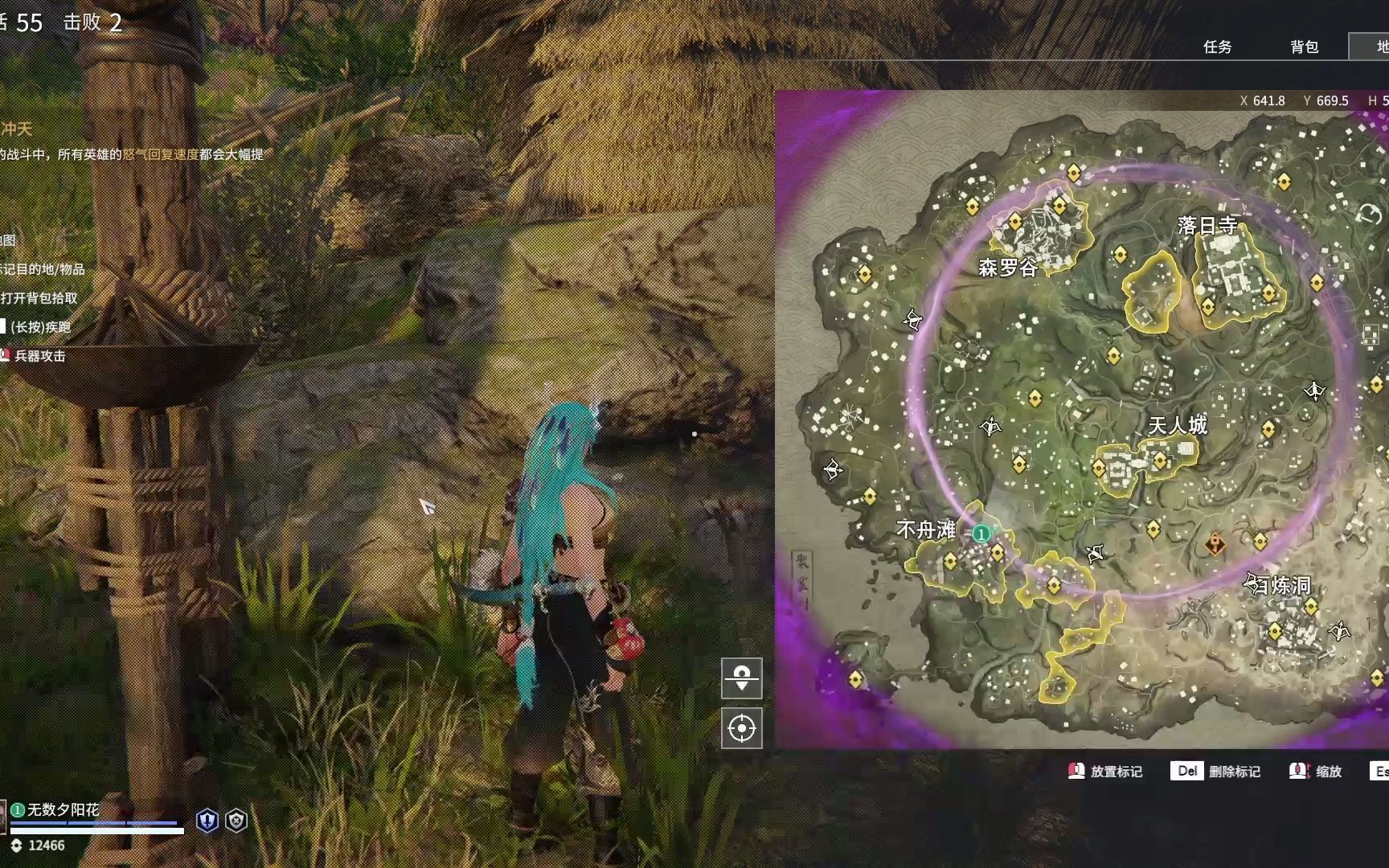Click the crosshair locate-player map button
Screen dimensions: 1389x868
coord(741,728)
